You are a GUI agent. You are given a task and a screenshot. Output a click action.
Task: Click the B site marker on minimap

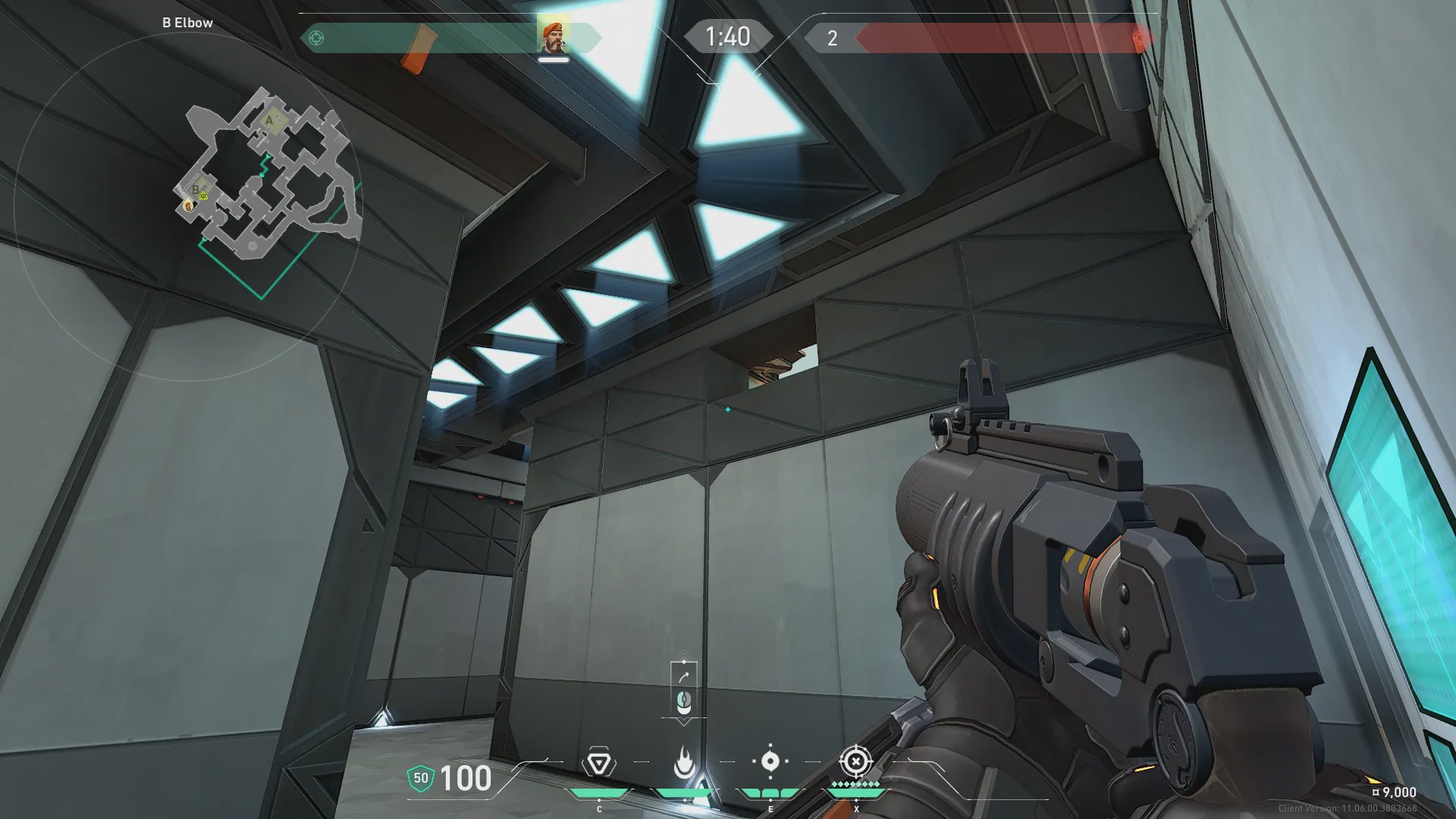196,190
